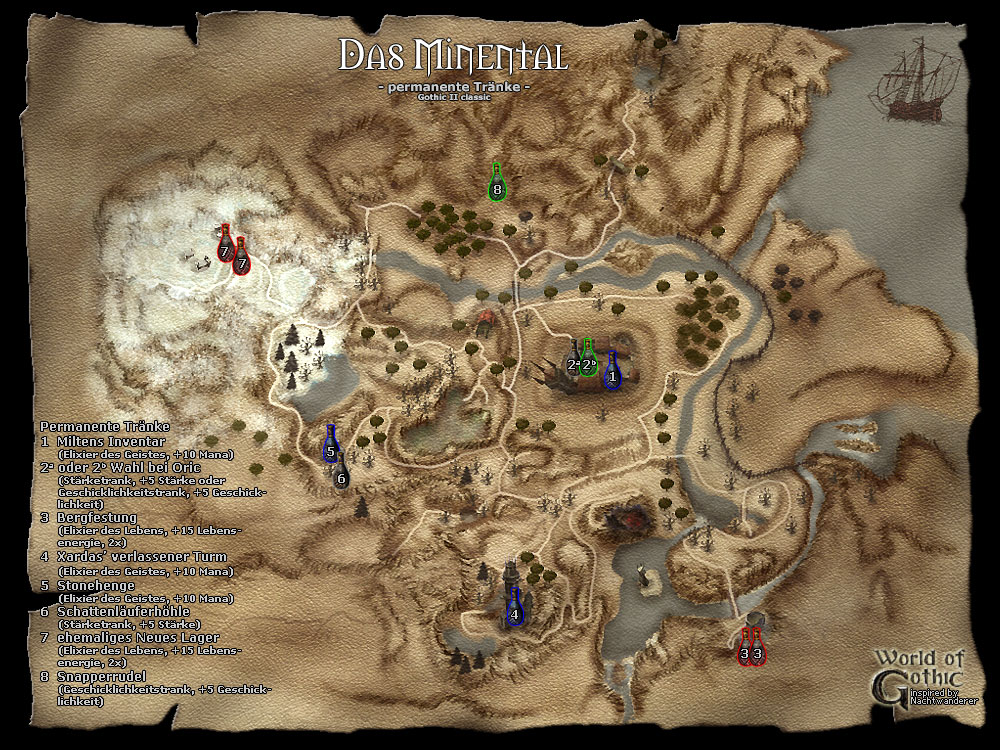Click the black potion marker numbered 6
Viewport: 1000px width, 750px height.
342,477
